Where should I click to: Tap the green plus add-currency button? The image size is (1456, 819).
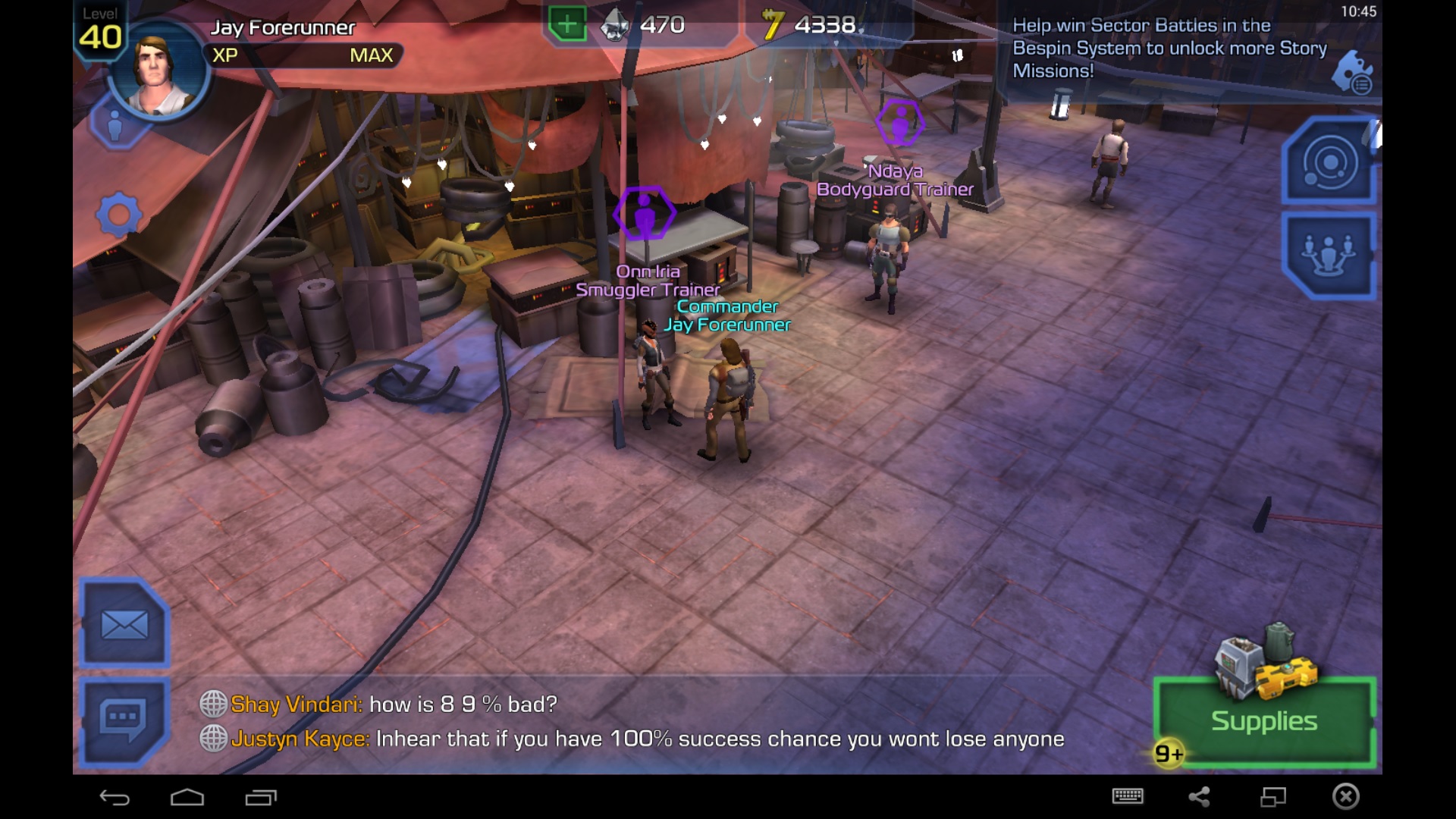click(x=566, y=24)
